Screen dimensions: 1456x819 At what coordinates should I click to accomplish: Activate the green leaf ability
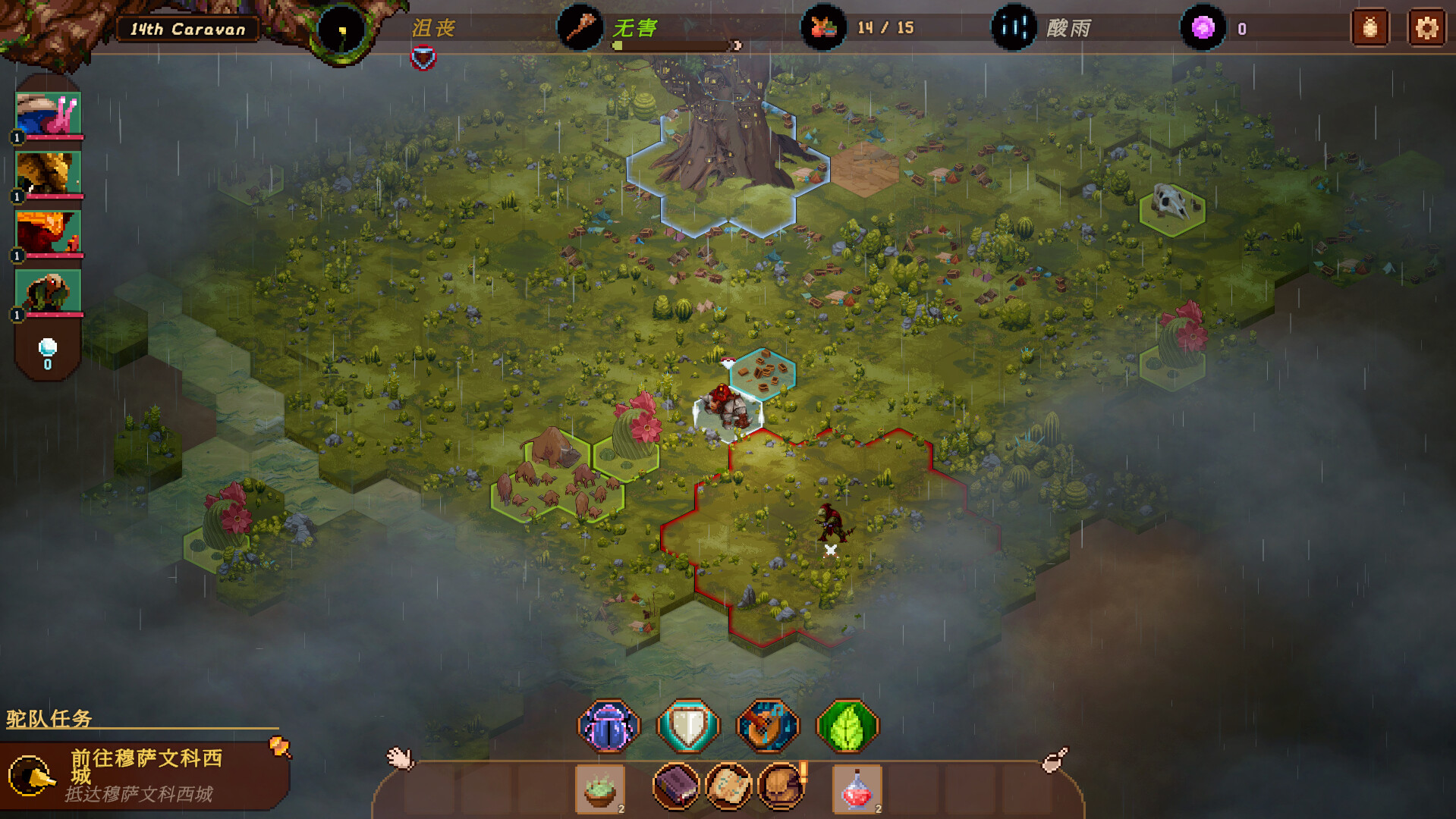[847, 726]
